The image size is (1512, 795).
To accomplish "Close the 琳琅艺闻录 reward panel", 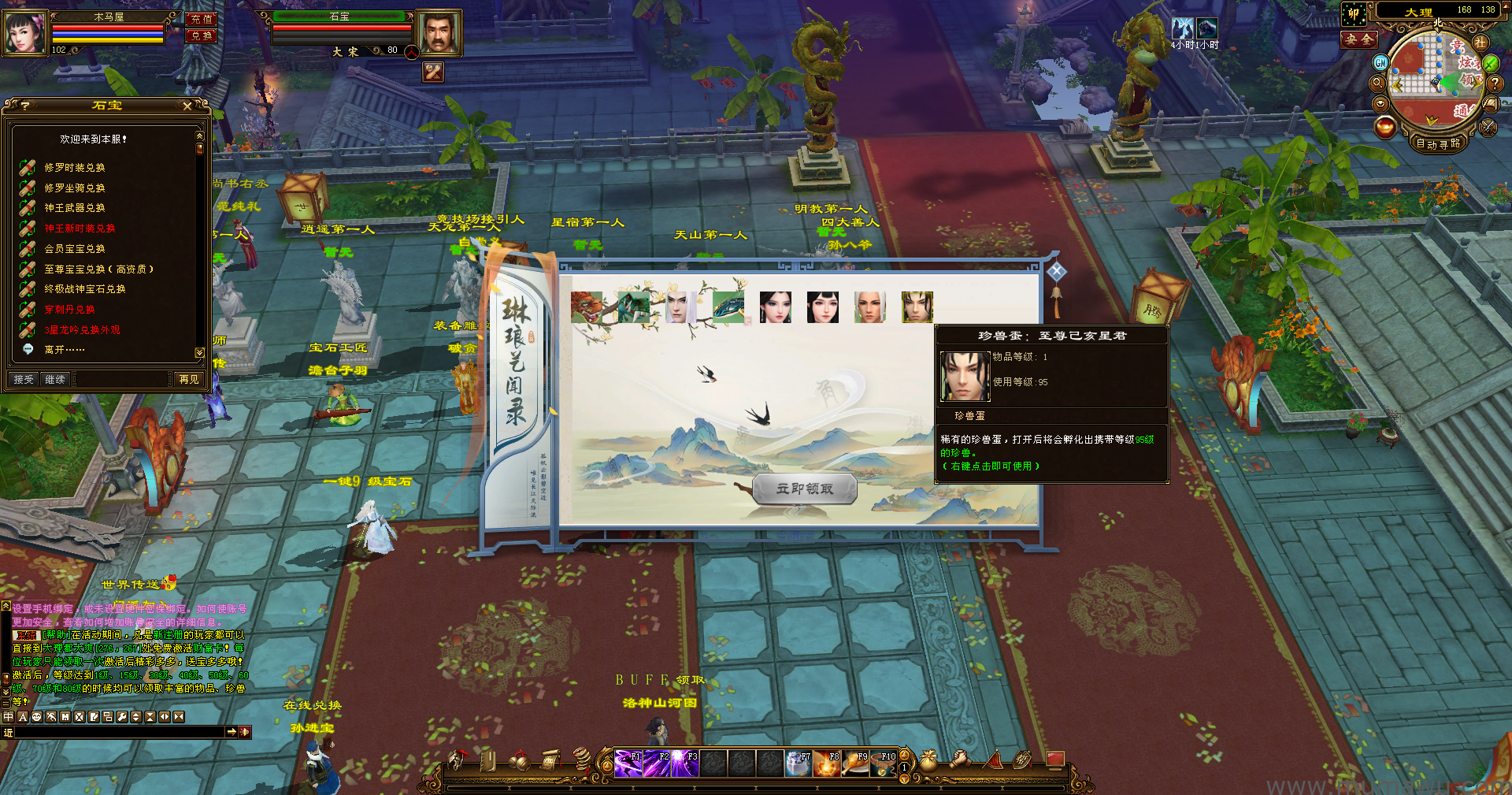I will [1057, 272].
